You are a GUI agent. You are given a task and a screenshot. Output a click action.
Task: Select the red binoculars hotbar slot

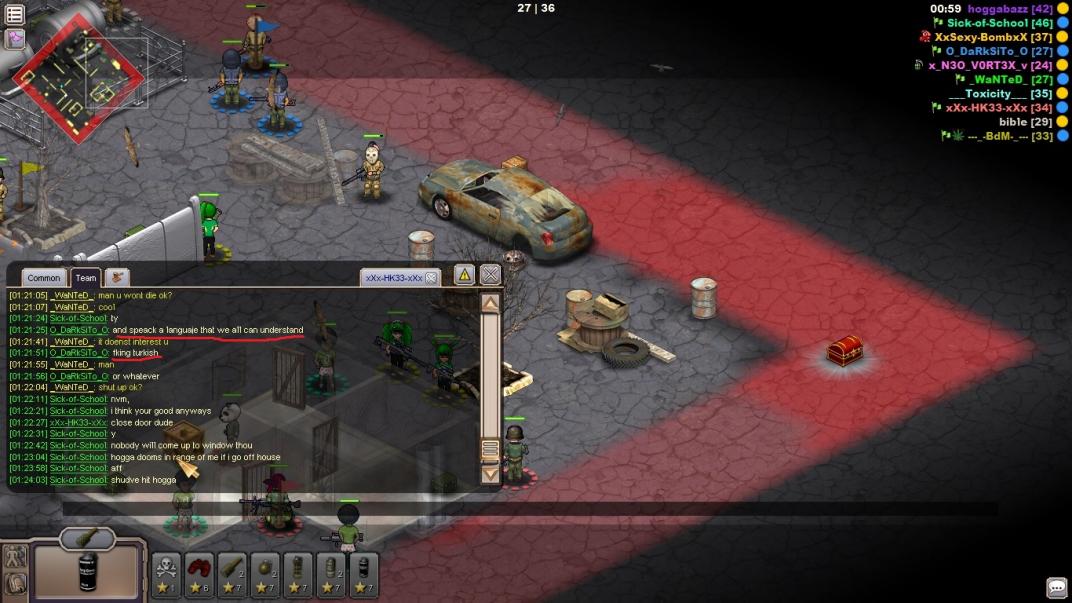pyautogui.click(x=199, y=574)
